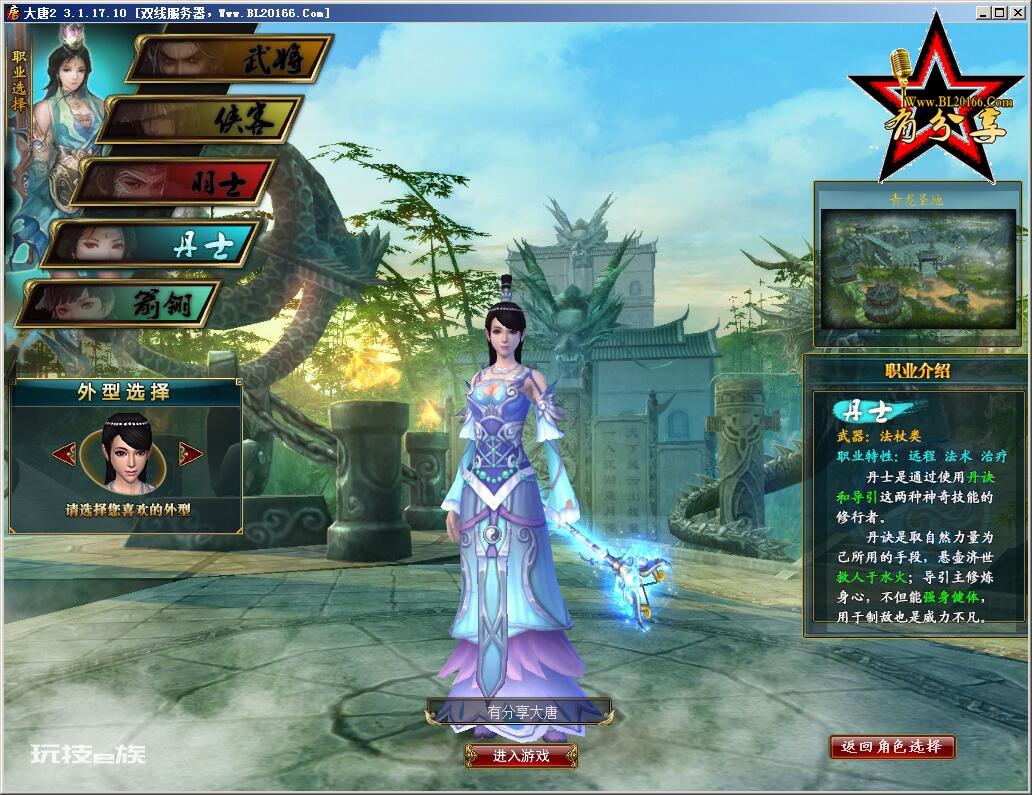Click the character name input field

(x=521, y=713)
